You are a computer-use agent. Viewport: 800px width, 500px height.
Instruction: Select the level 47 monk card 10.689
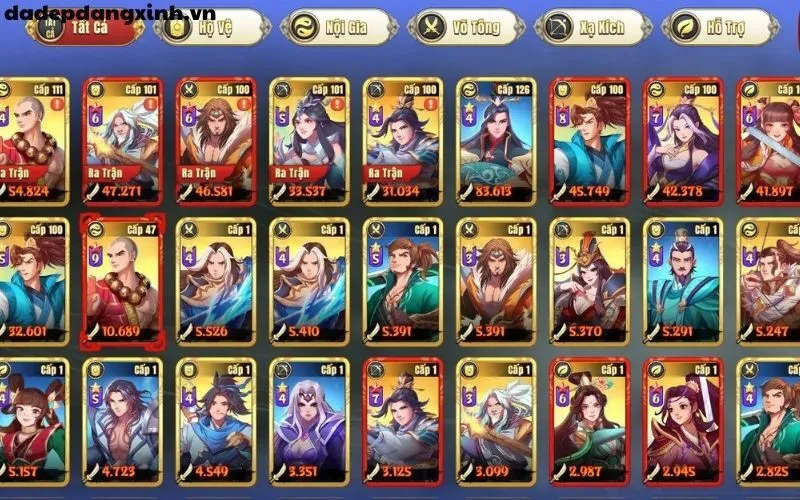point(123,280)
